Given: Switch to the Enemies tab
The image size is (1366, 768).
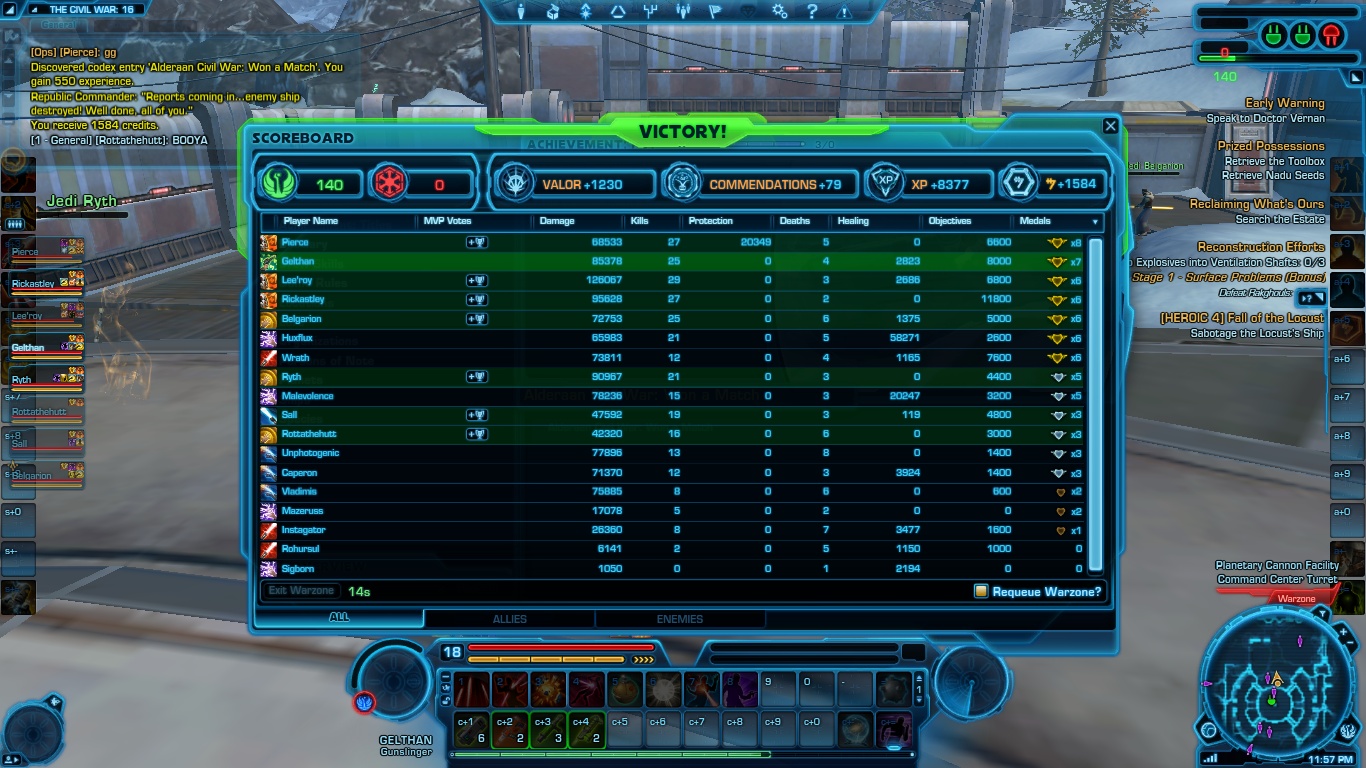Looking at the screenshot, I should pyautogui.click(x=679, y=619).
